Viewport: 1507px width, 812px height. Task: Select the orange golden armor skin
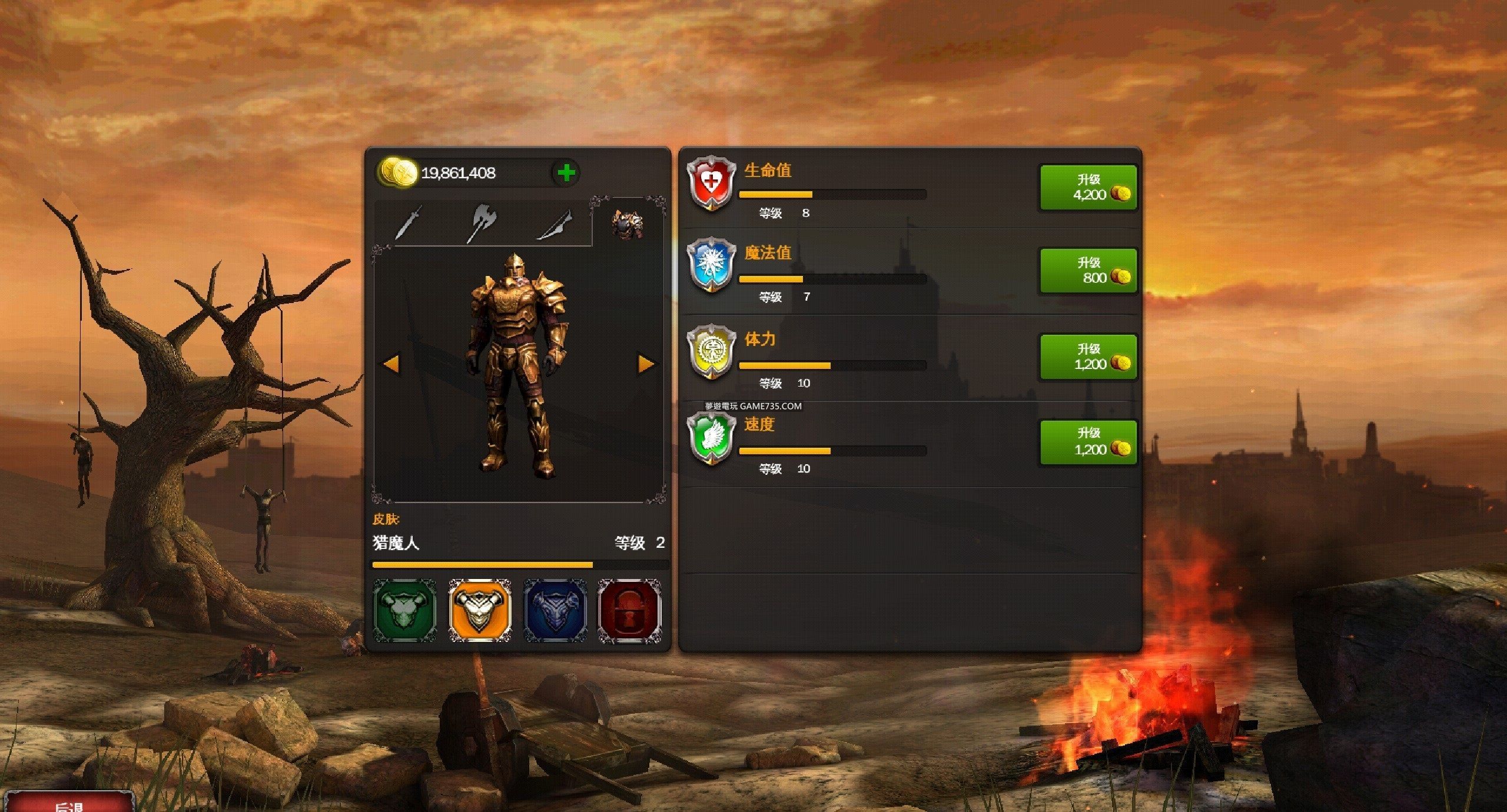[x=480, y=610]
